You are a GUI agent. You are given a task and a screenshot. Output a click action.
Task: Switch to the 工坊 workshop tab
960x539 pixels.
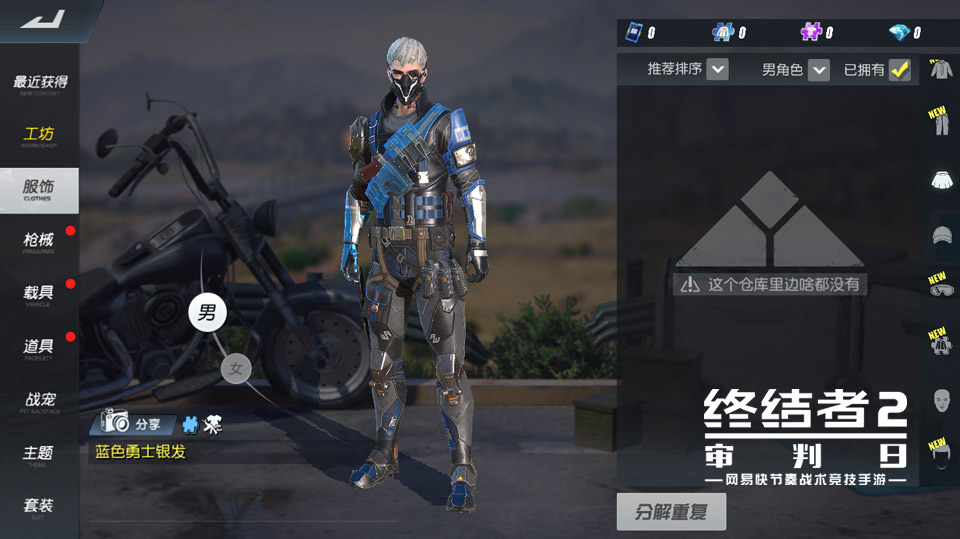[40, 136]
